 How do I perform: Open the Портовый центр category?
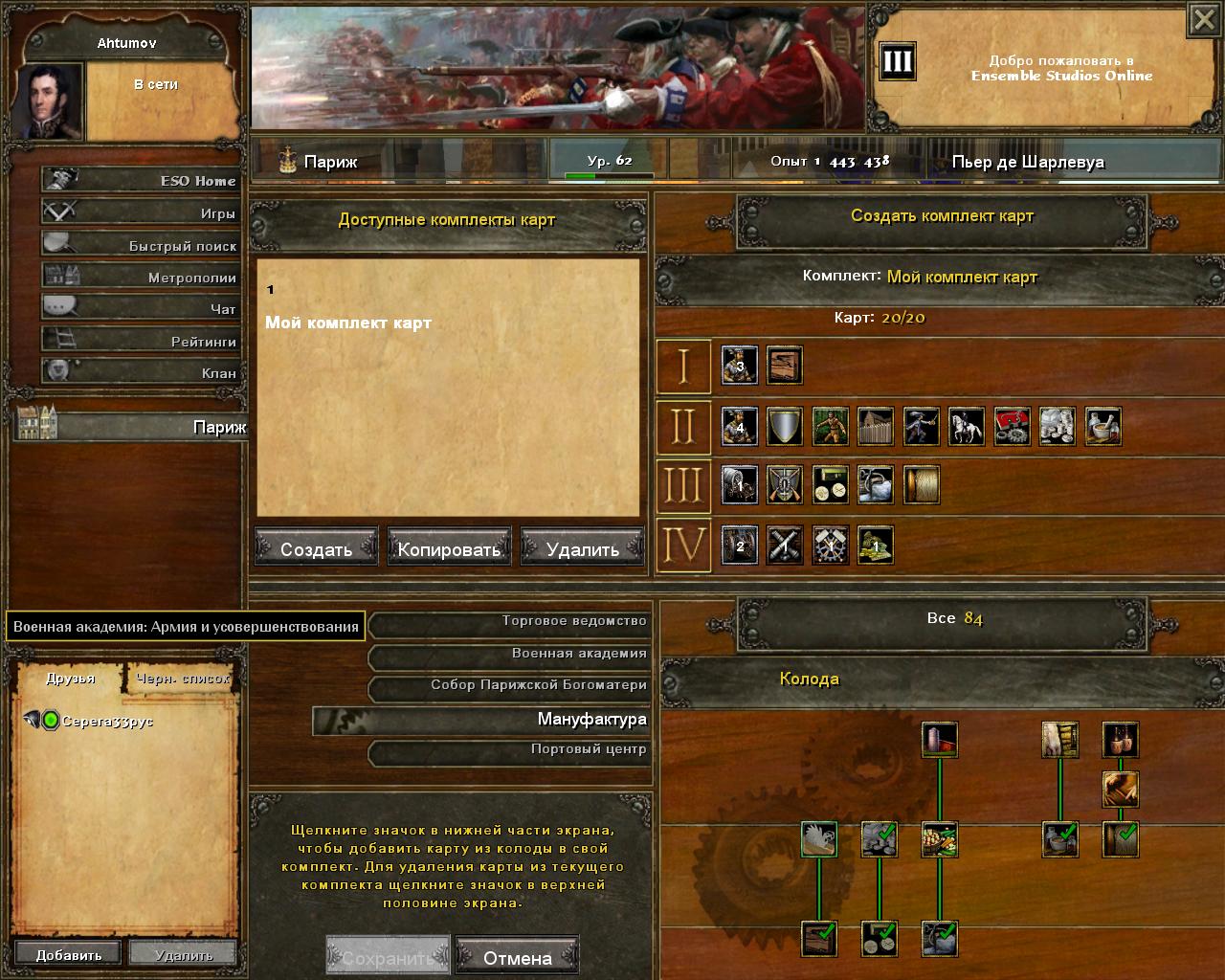[511, 749]
